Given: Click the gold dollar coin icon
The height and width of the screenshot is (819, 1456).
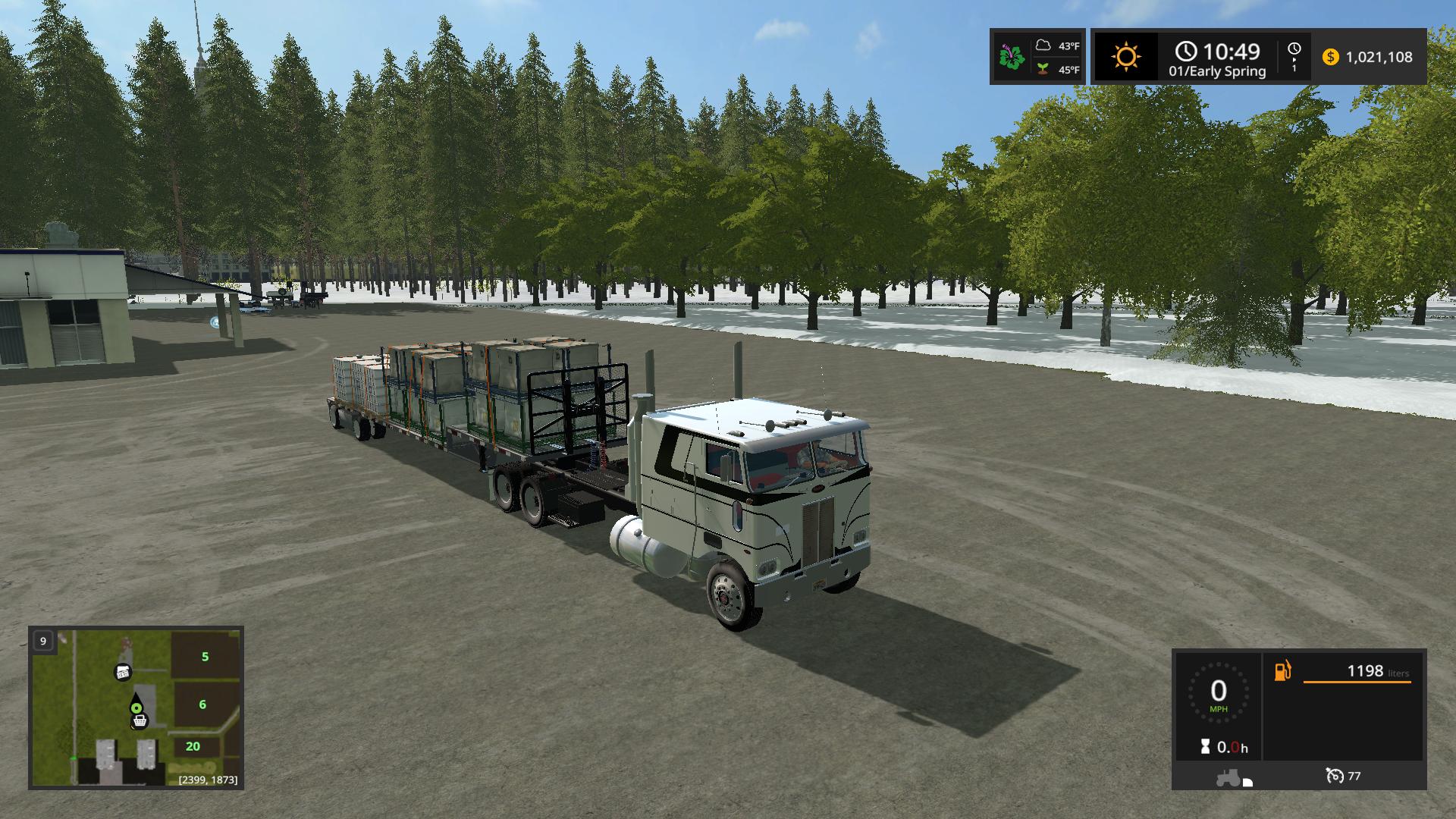Looking at the screenshot, I should click(x=1330, y=57).
